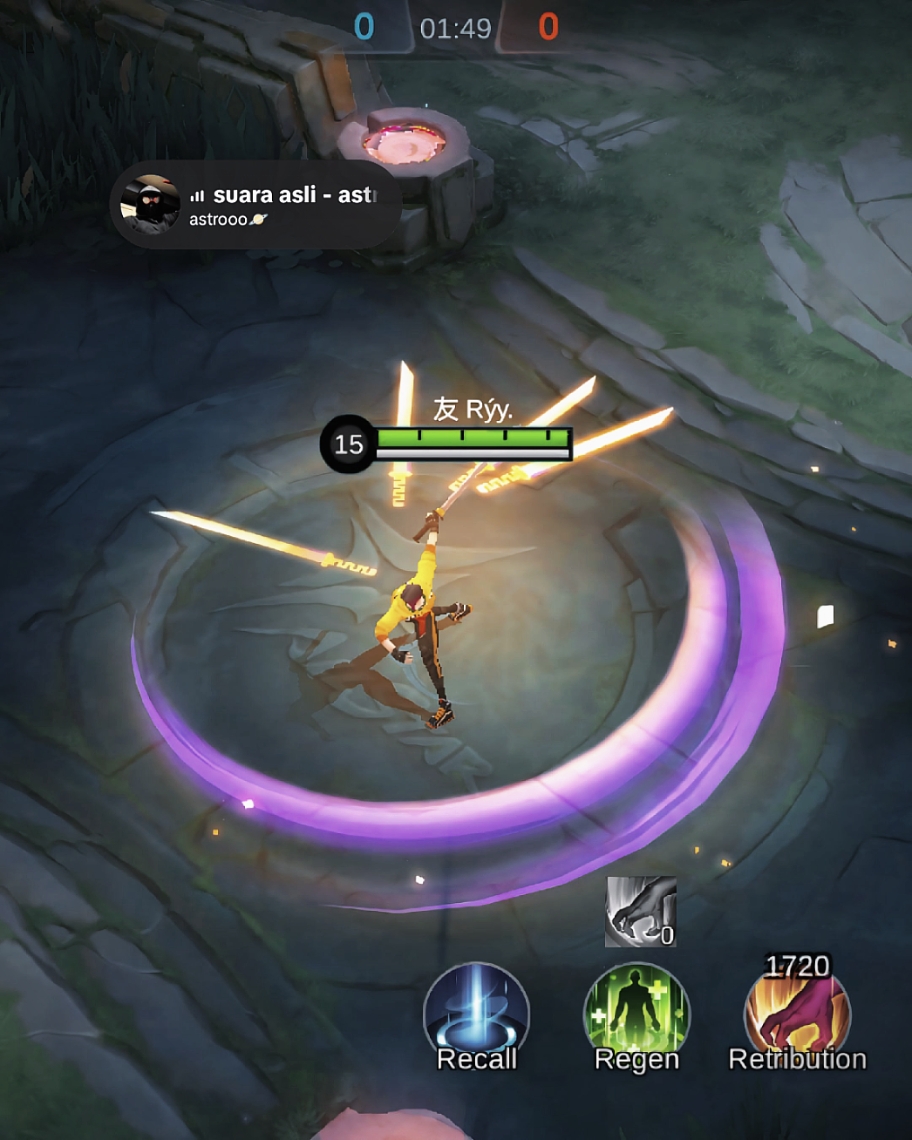This screenshot has width=912, height=1140.
Task: Tap the grey claw item icon
Action: [640, 911]
